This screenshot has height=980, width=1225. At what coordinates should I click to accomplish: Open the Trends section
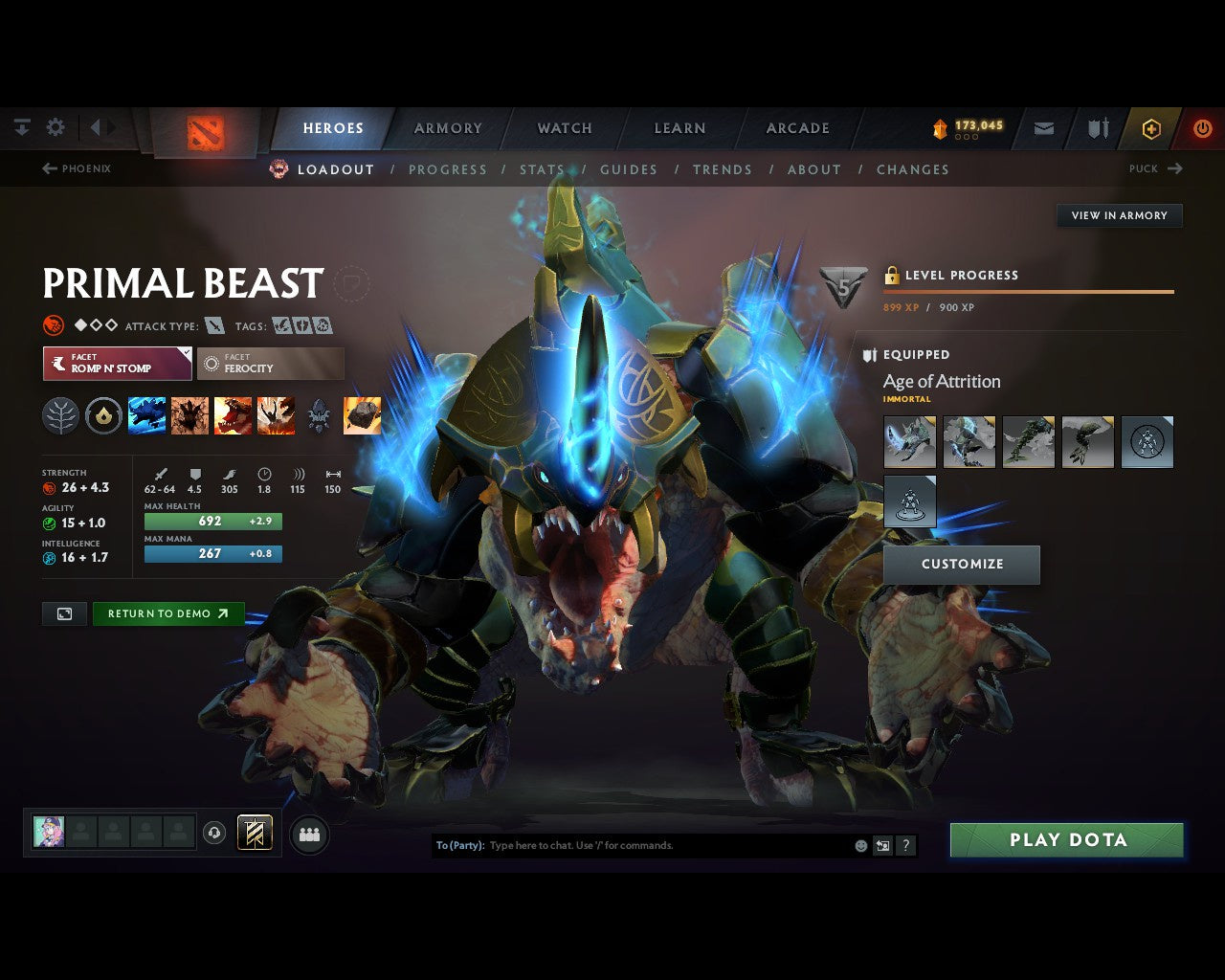coord(723,169)
